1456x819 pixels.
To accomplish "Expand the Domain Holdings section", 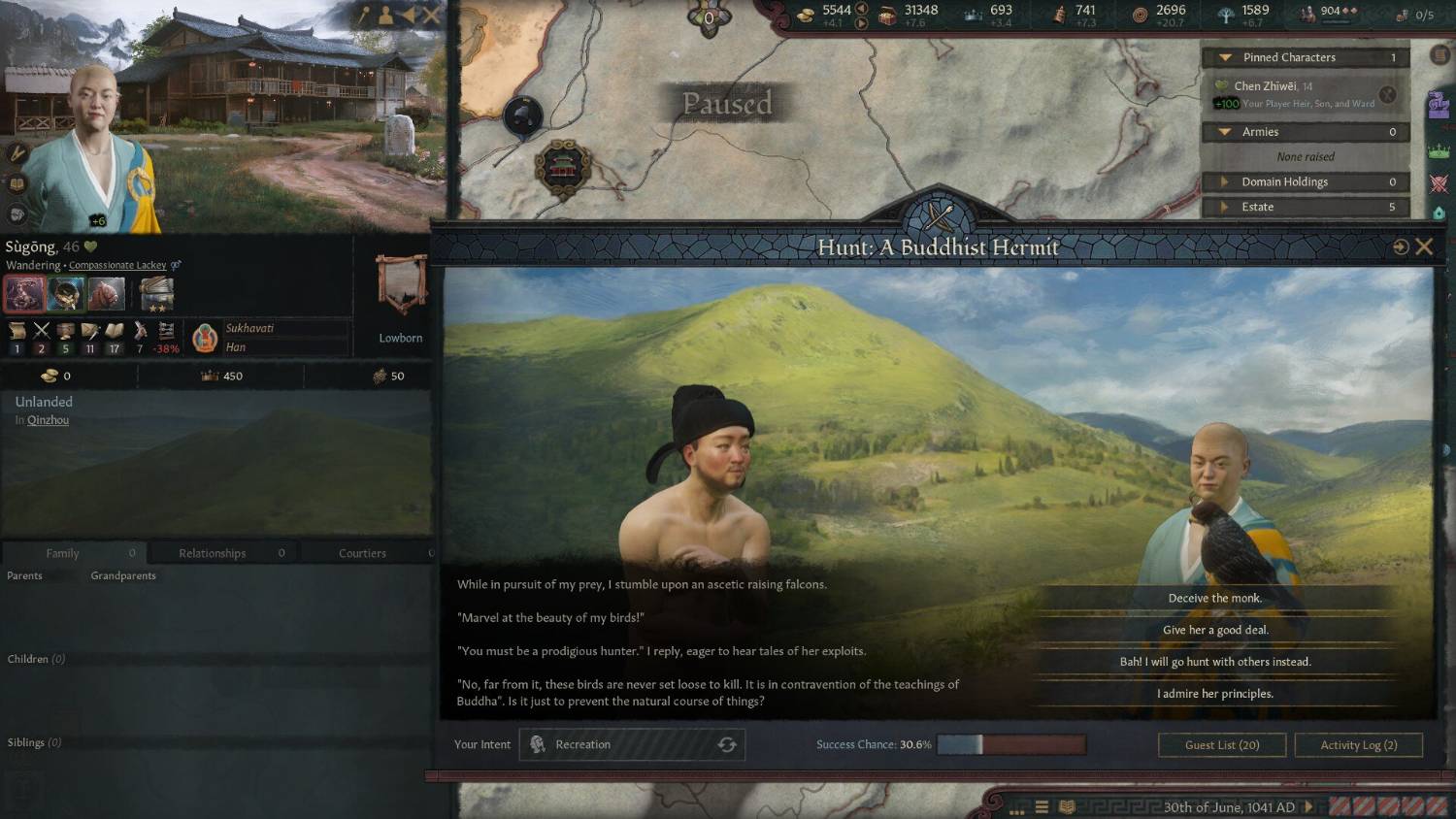I will [x=1225, y=181].
